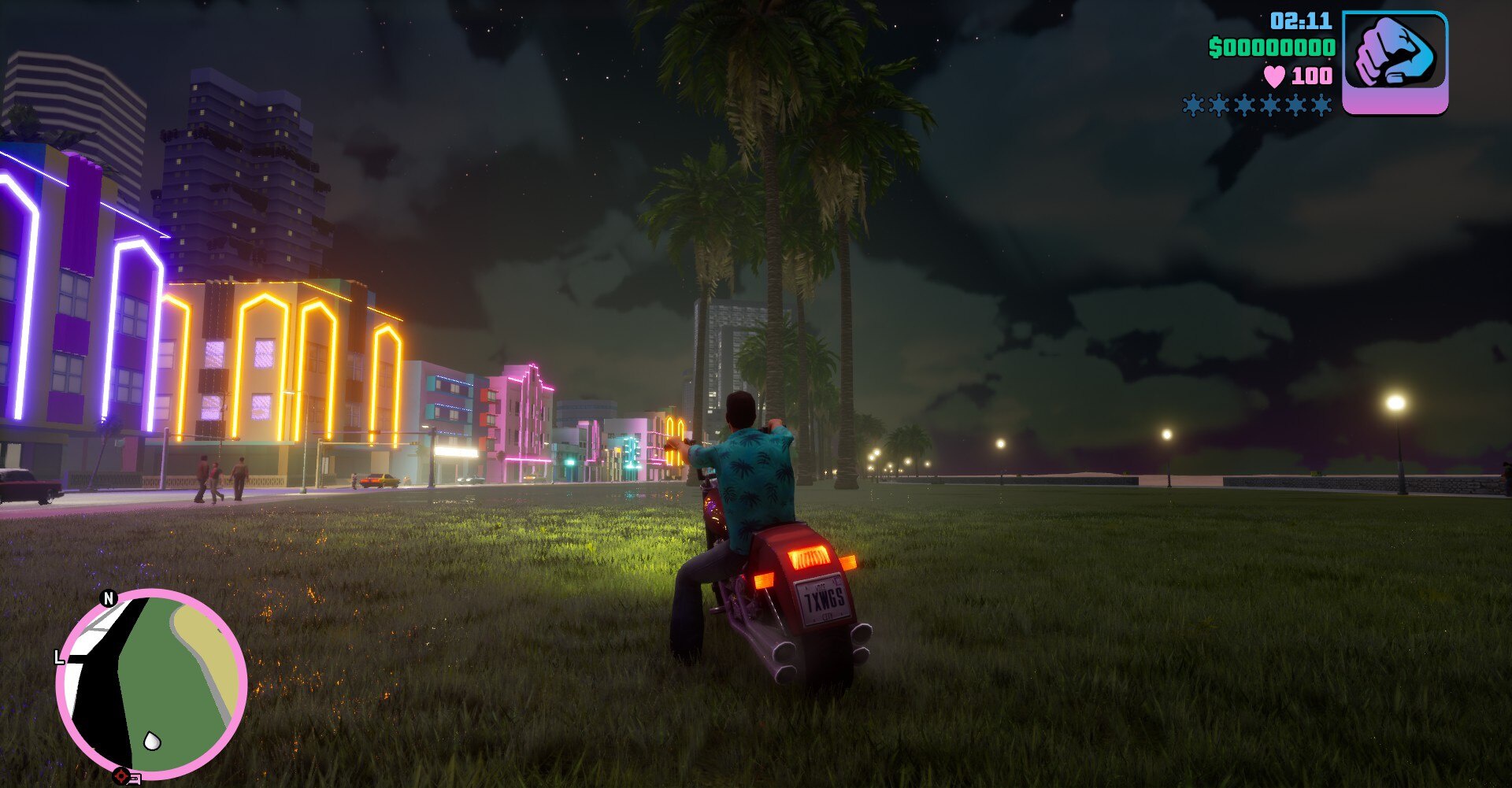Select the cassette tape blip on radar
Screen dimensions: 1512x788
tap(134, 779)
